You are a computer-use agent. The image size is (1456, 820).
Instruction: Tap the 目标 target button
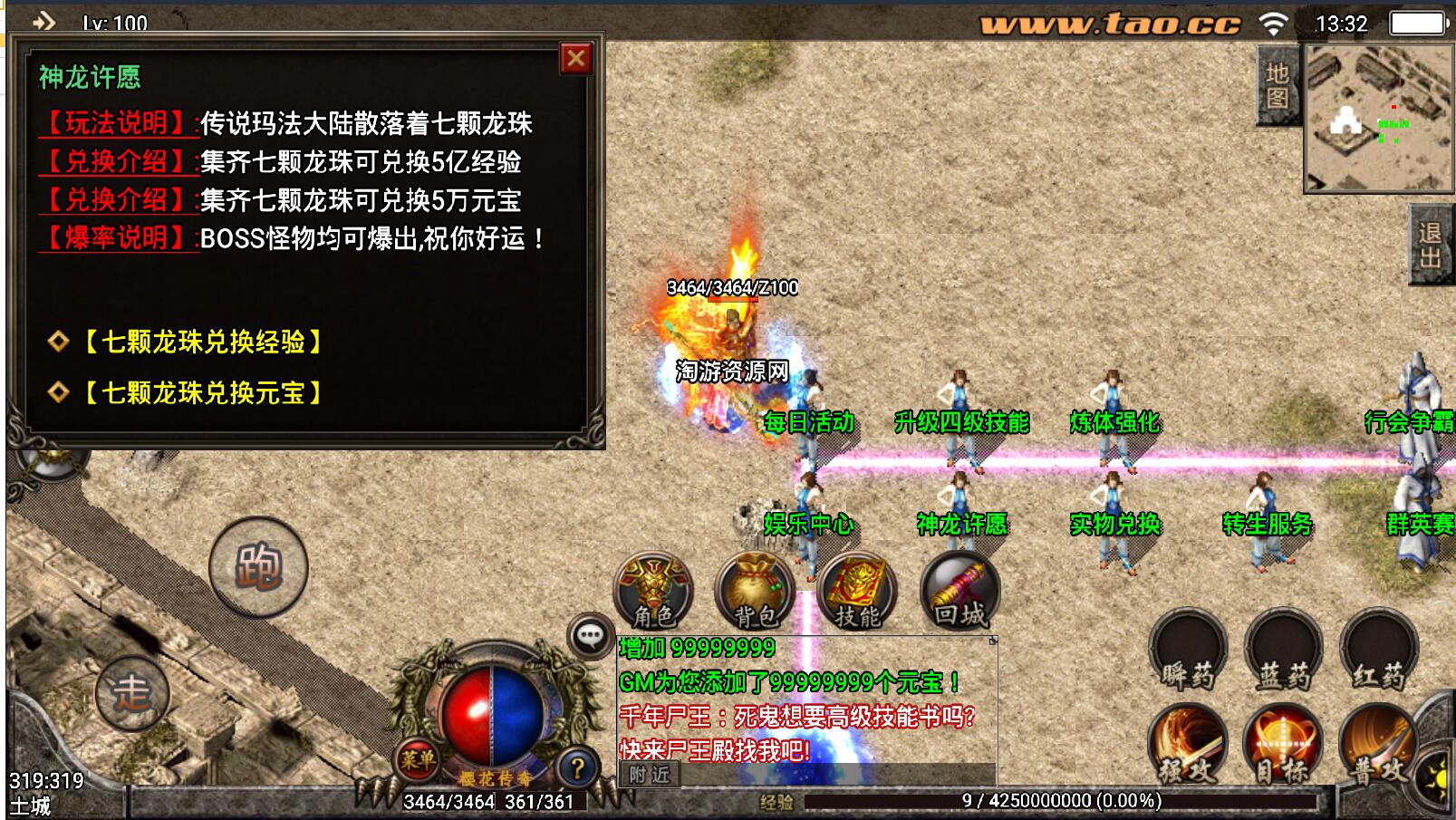click(1283, 746)
